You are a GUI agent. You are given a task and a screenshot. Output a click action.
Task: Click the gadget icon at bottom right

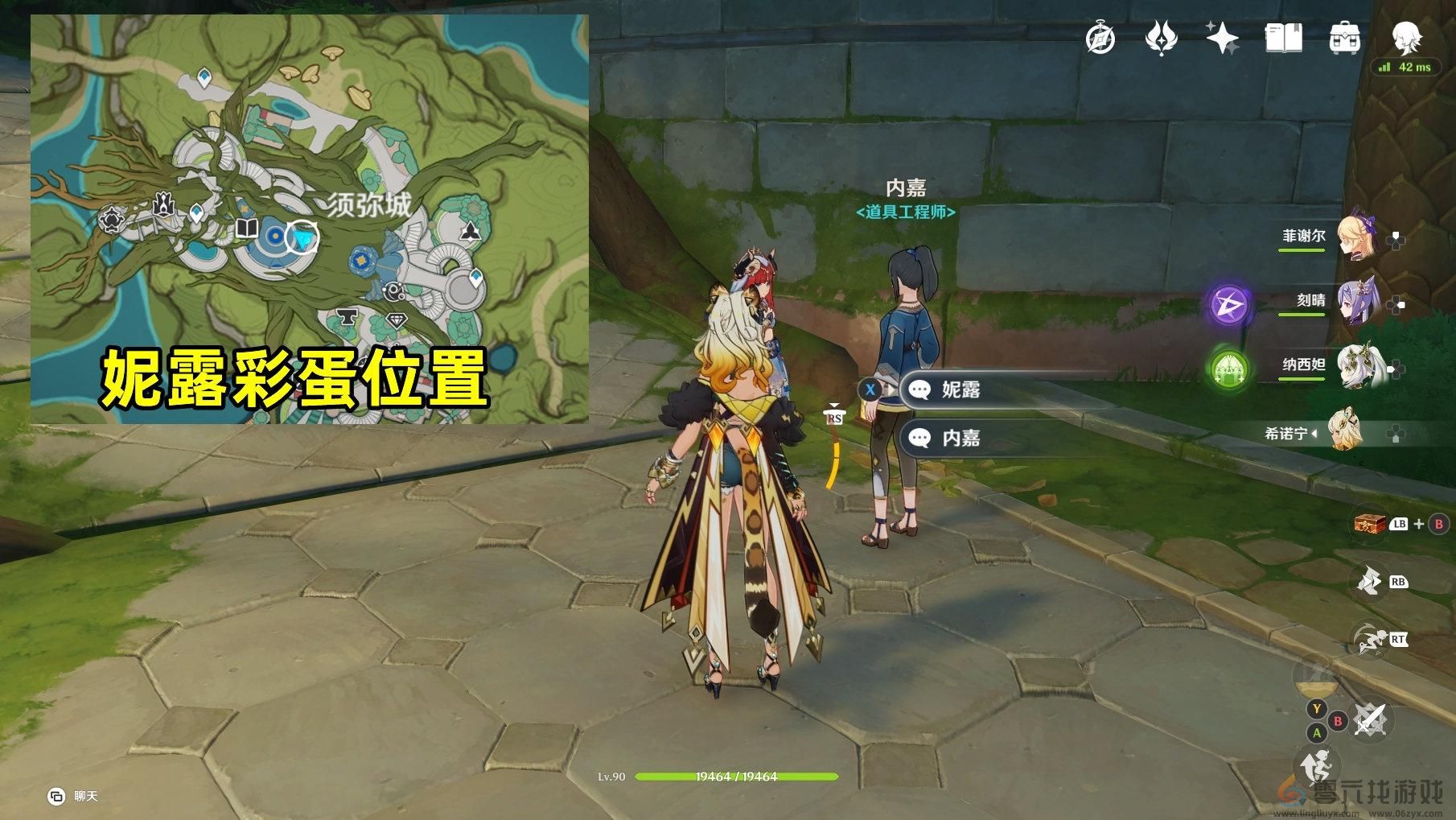pyautogui.click(x=1316, y=764)
